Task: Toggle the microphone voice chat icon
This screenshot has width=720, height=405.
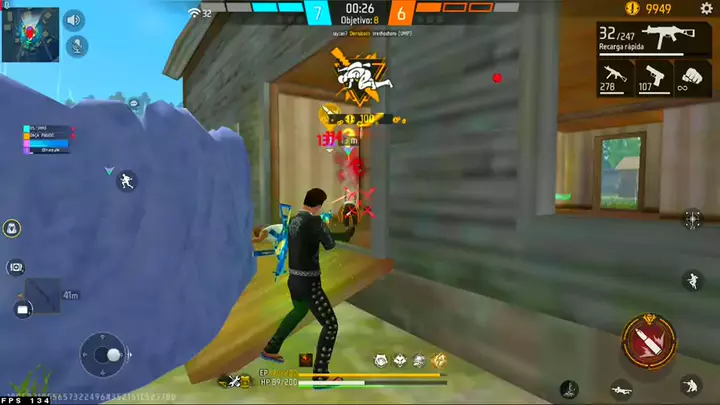Action: (x=75, y=45)
